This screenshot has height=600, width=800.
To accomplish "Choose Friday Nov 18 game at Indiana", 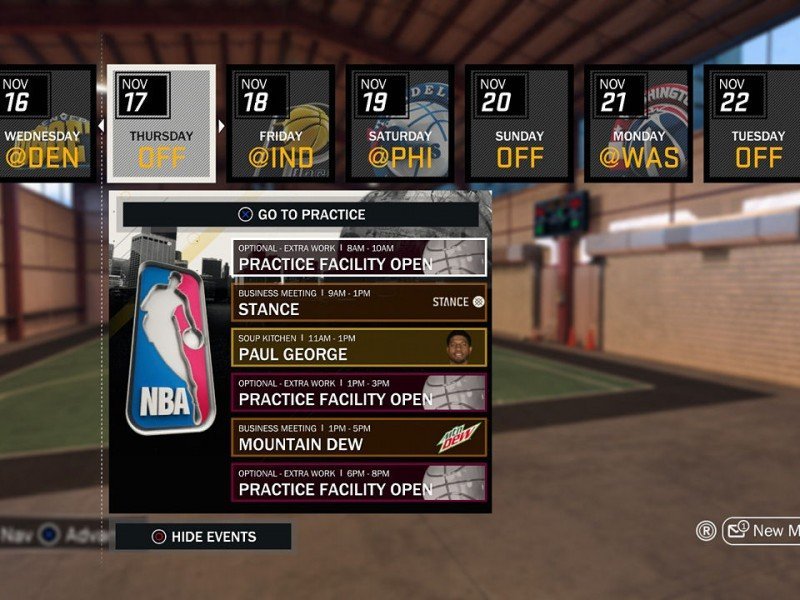I will pos(280,124).
